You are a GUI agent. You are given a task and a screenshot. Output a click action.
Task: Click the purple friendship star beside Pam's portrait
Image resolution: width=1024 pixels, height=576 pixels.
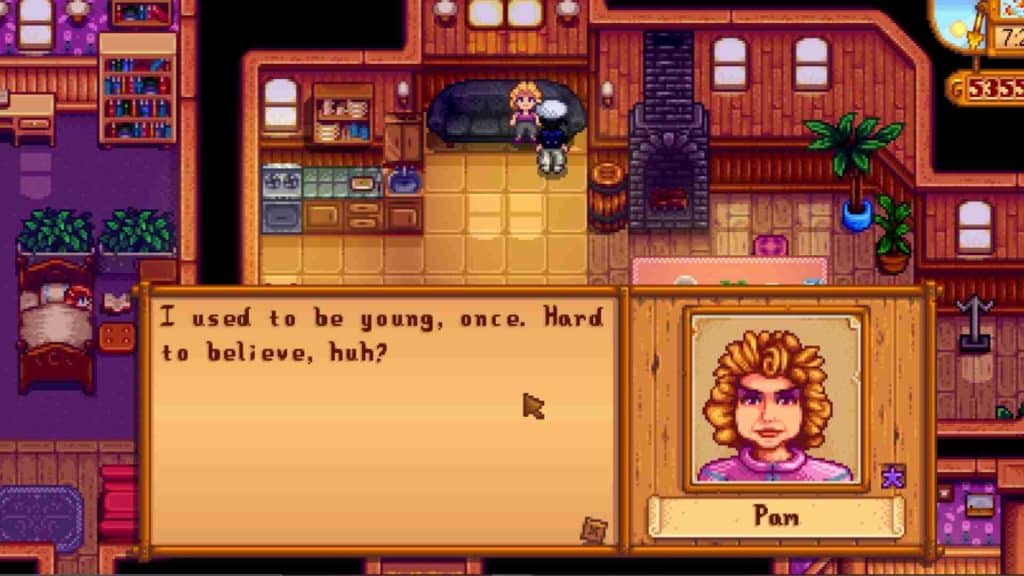893,477
